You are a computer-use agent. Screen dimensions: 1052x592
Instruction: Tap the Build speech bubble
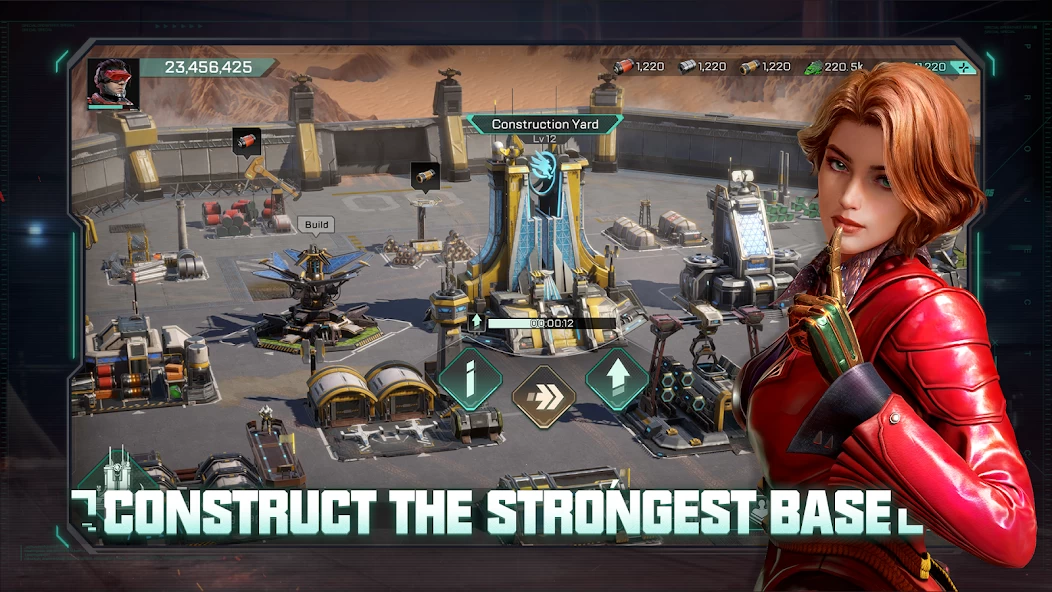pyautogui.click(x=316, y=225)
